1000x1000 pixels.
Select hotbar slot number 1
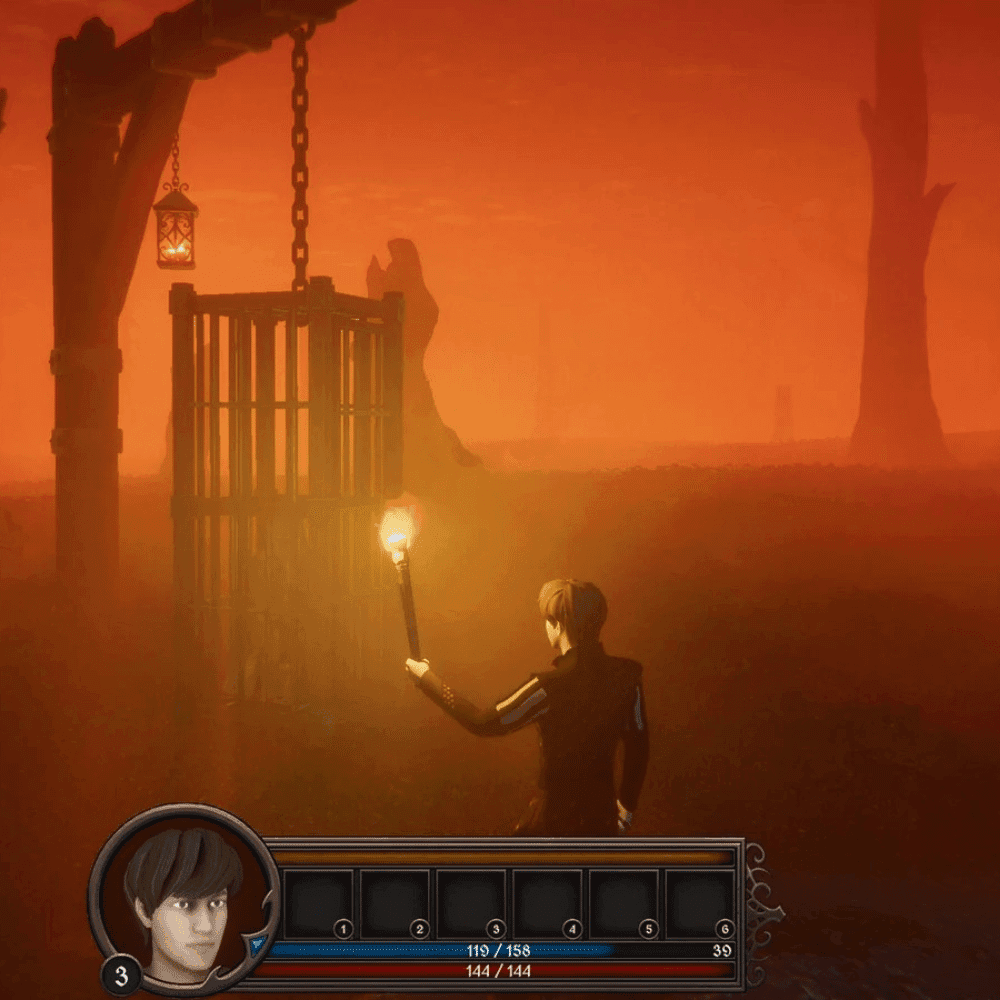pos(317,904)
